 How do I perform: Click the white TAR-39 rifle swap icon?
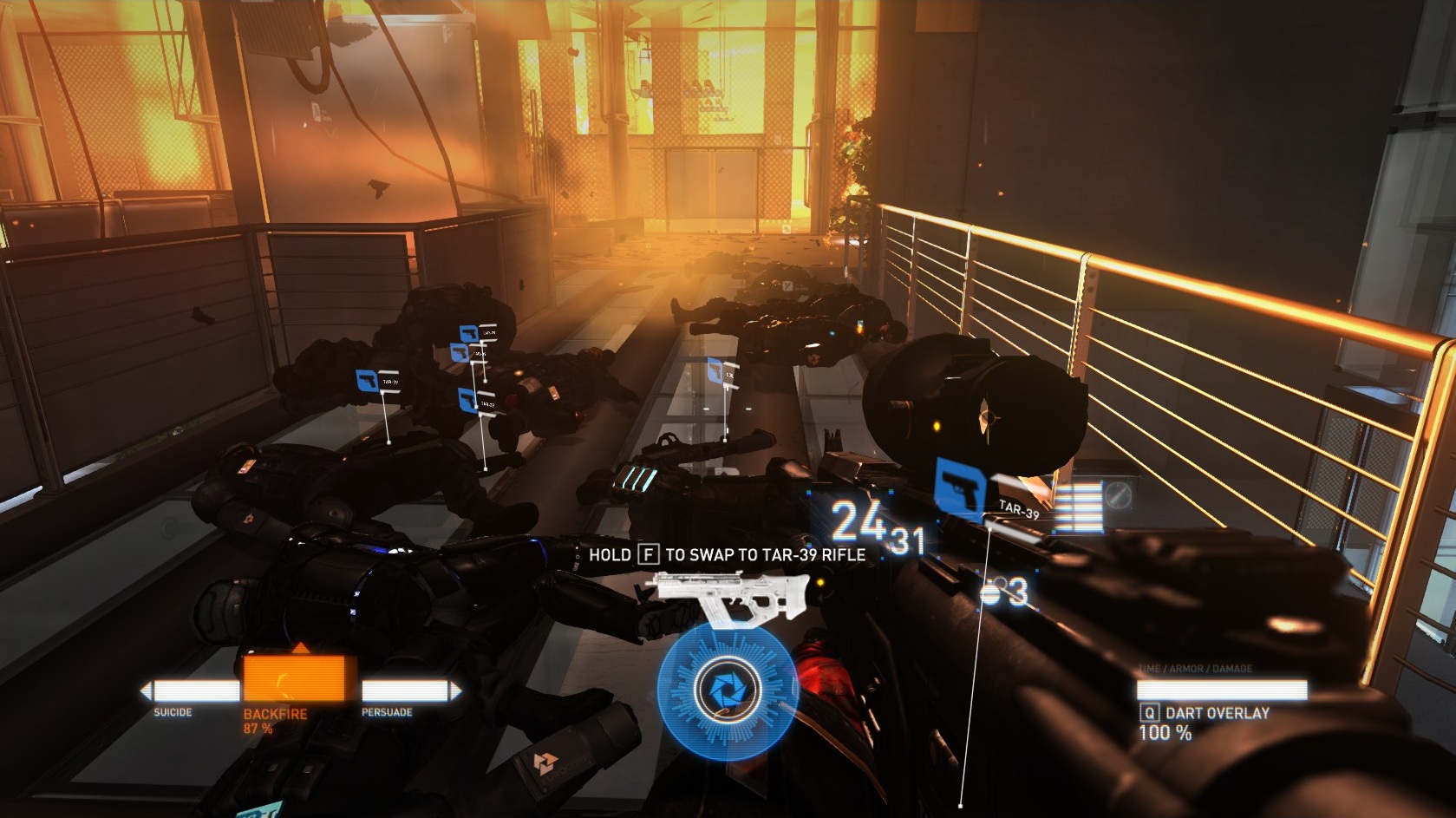point(708,596)
